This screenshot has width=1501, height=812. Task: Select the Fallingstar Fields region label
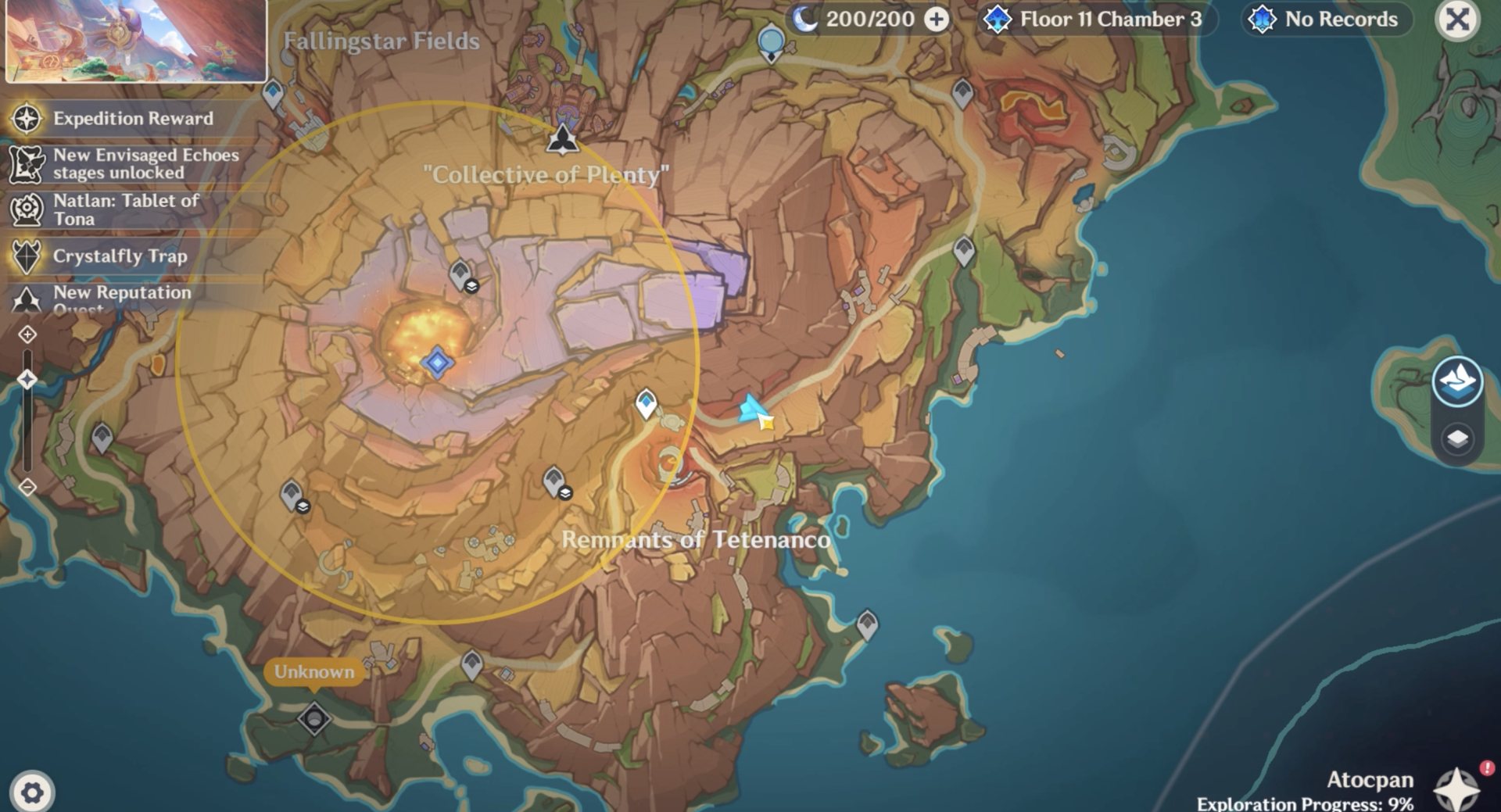(x=381, y=41)
